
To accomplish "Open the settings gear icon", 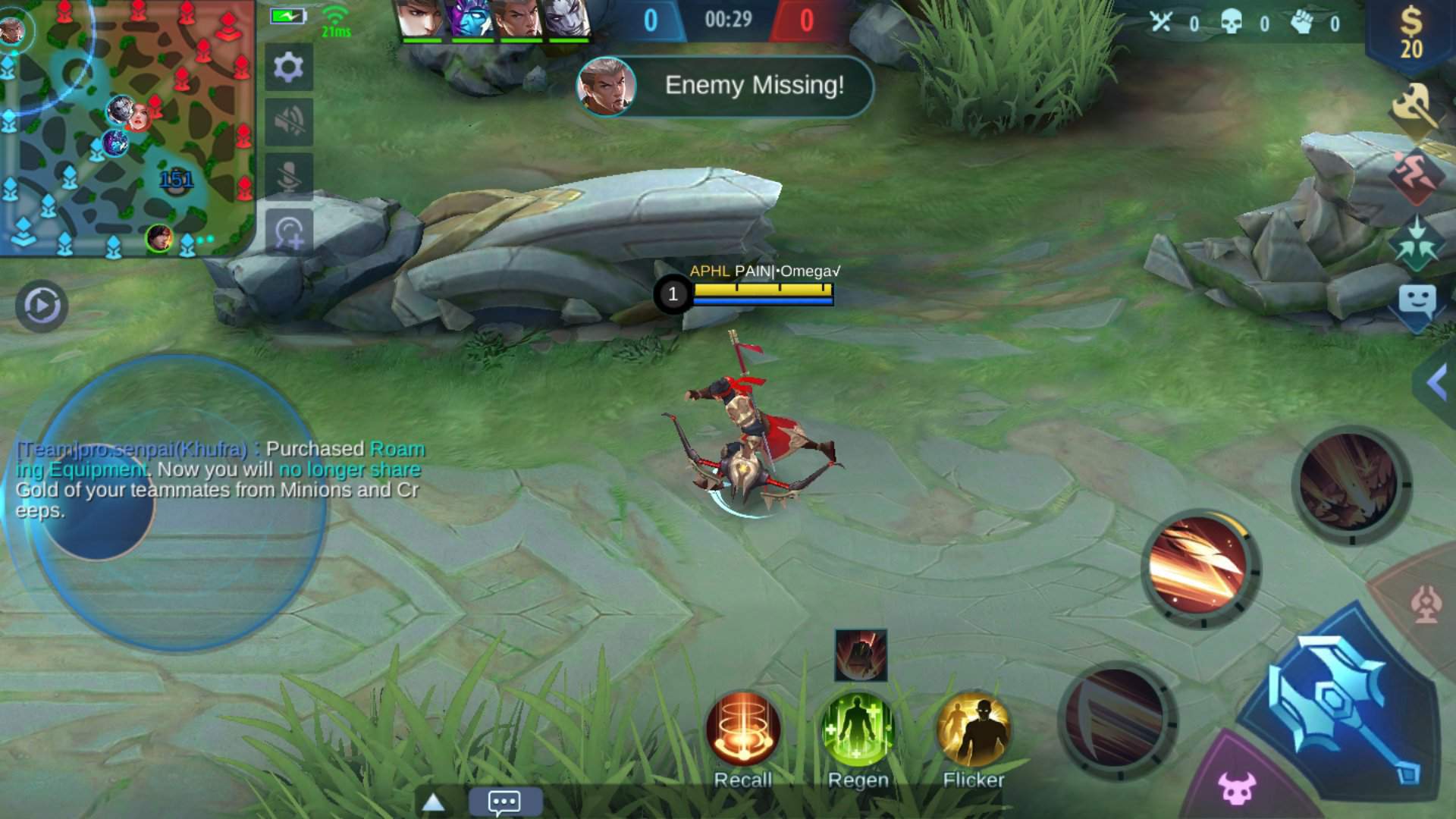I will (288, 67).
